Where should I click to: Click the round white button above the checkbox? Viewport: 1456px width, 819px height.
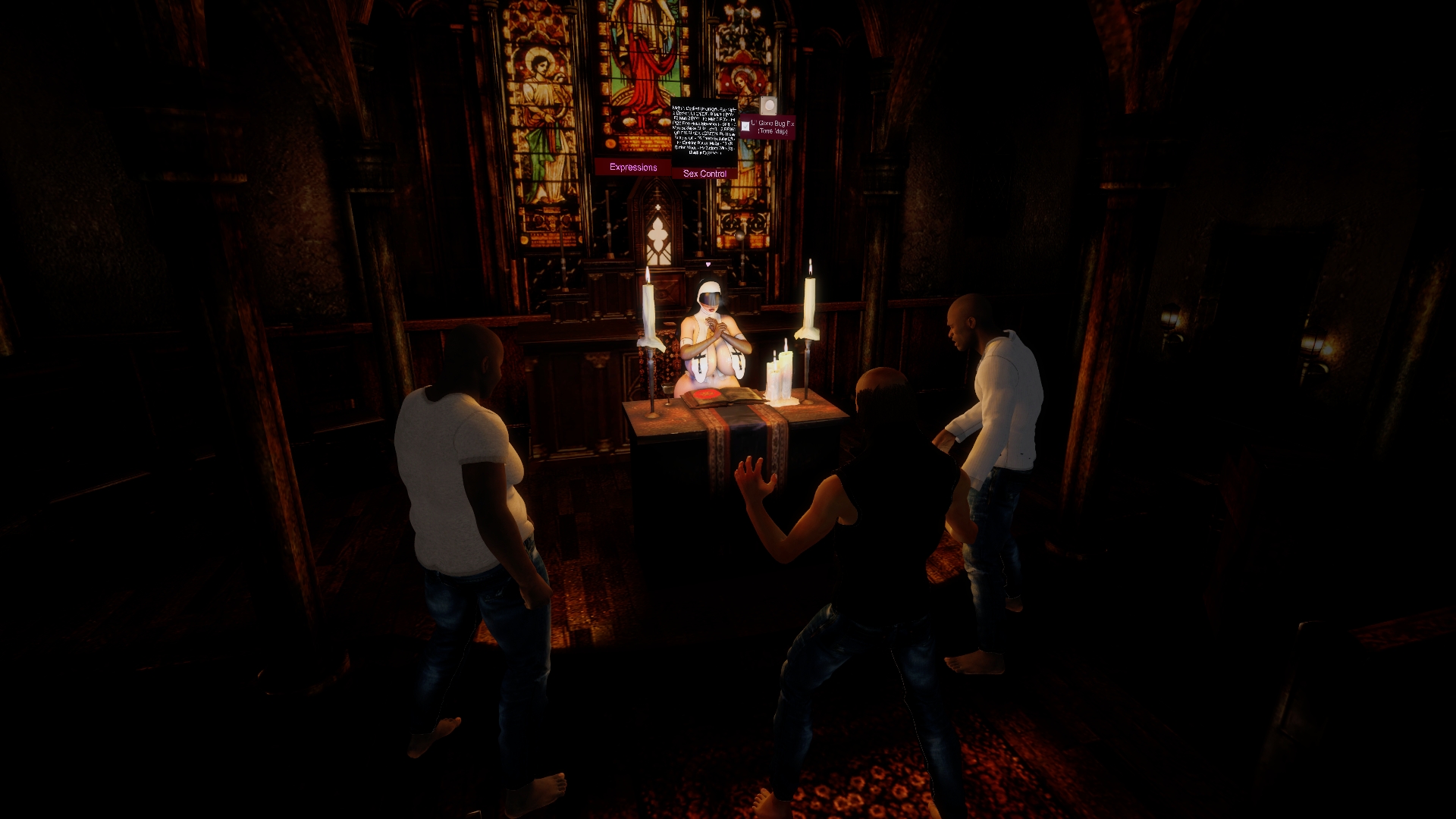tap(768, 105)
